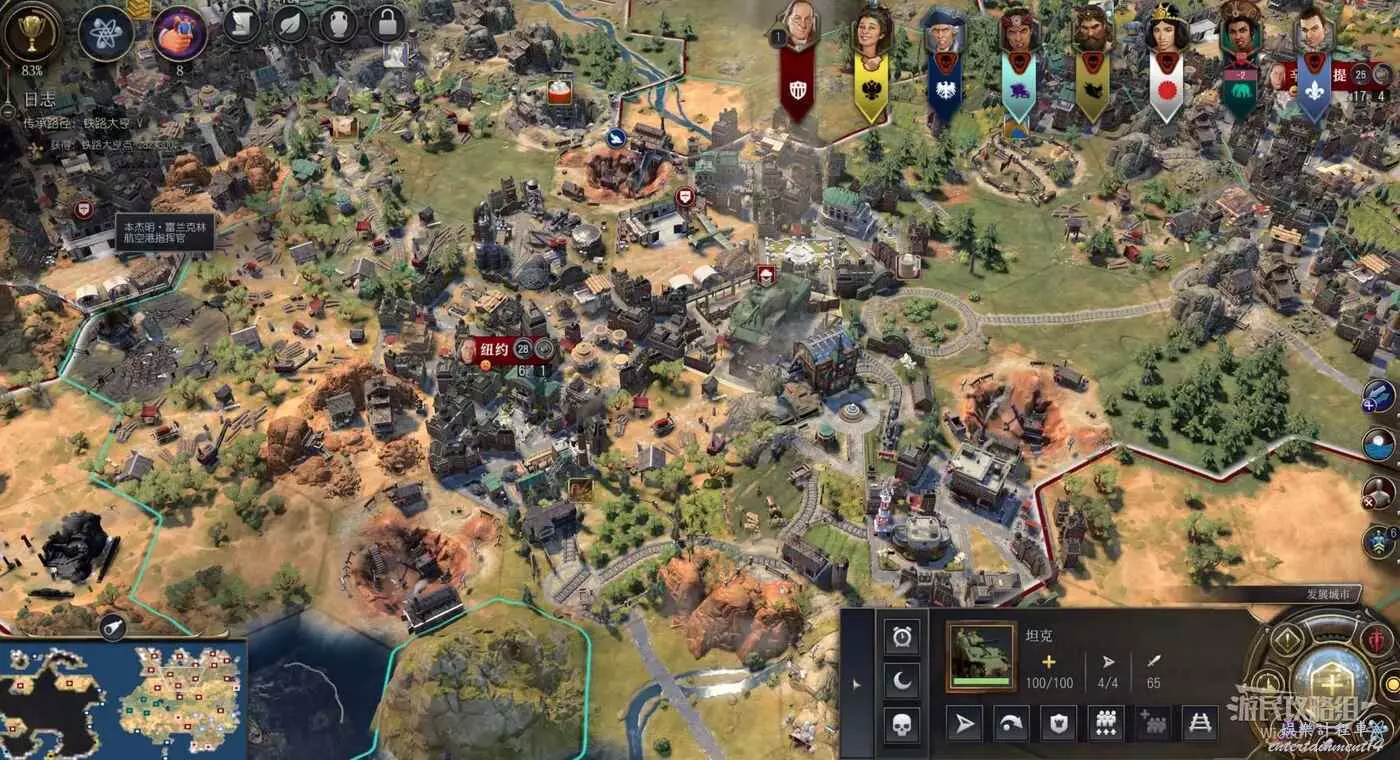
Task: Click the padlock unlocks icon
Action: click(388, 24)
